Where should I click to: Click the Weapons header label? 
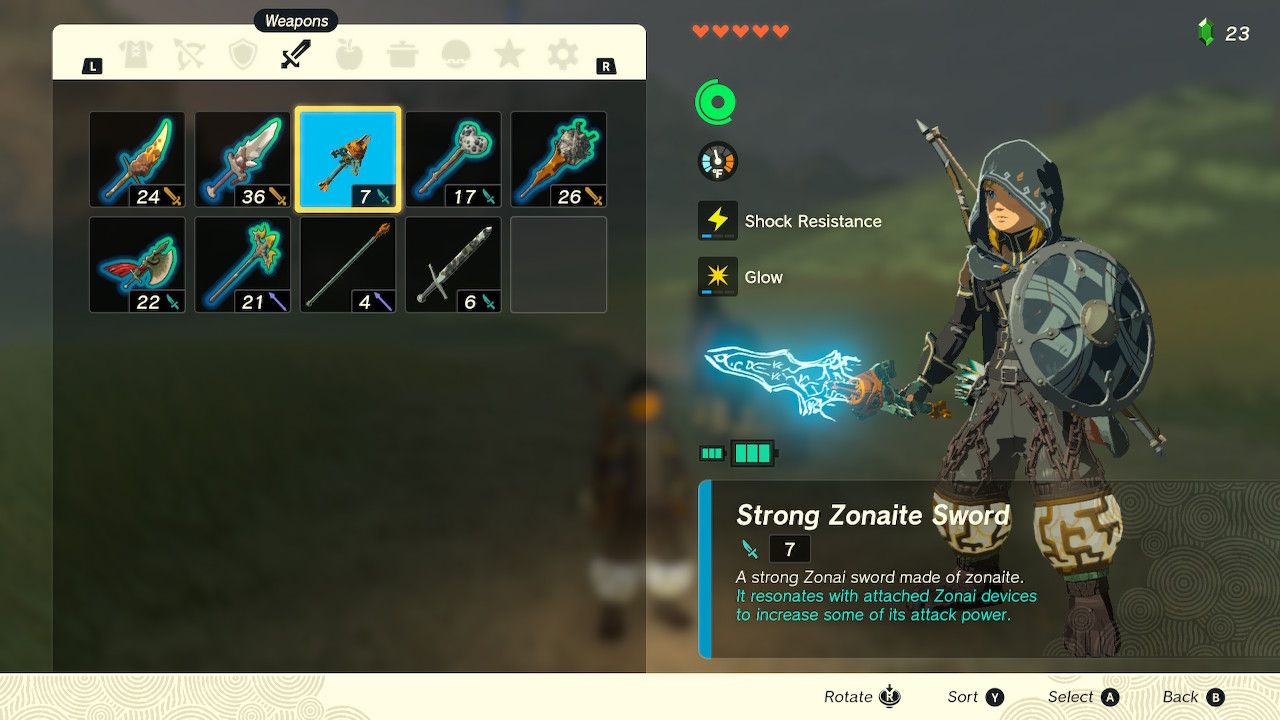click(295, 20)
